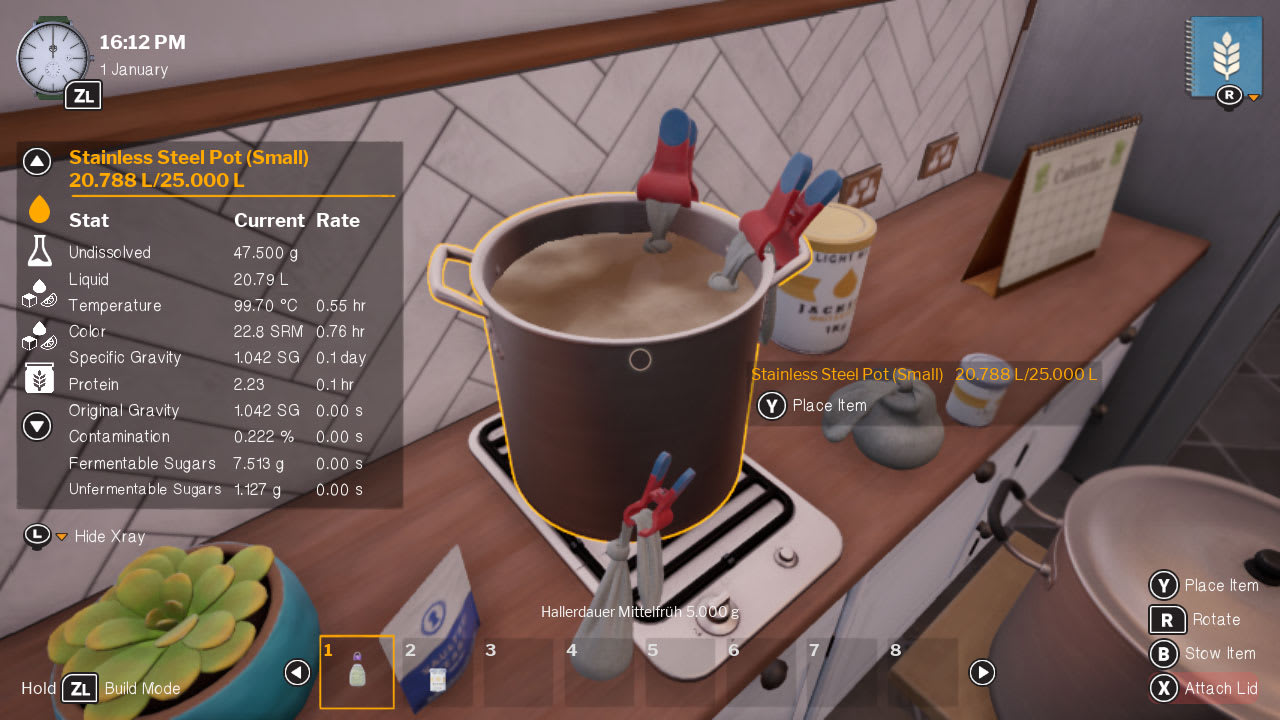1280x720 pixels.
Task: Click the R shoulder button icon for Rotate
Action: (x=1167, y=620)
